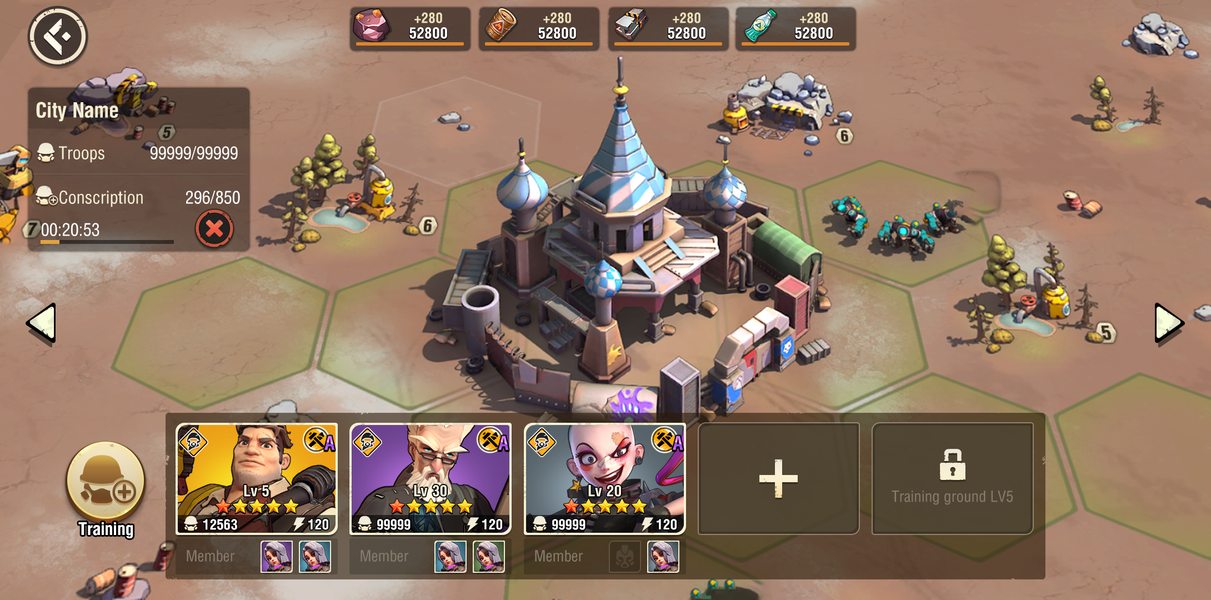This screenshot has height=600, width=1211.
Task: Switch to the previous city with left arrow
Action: click(41, 323)
